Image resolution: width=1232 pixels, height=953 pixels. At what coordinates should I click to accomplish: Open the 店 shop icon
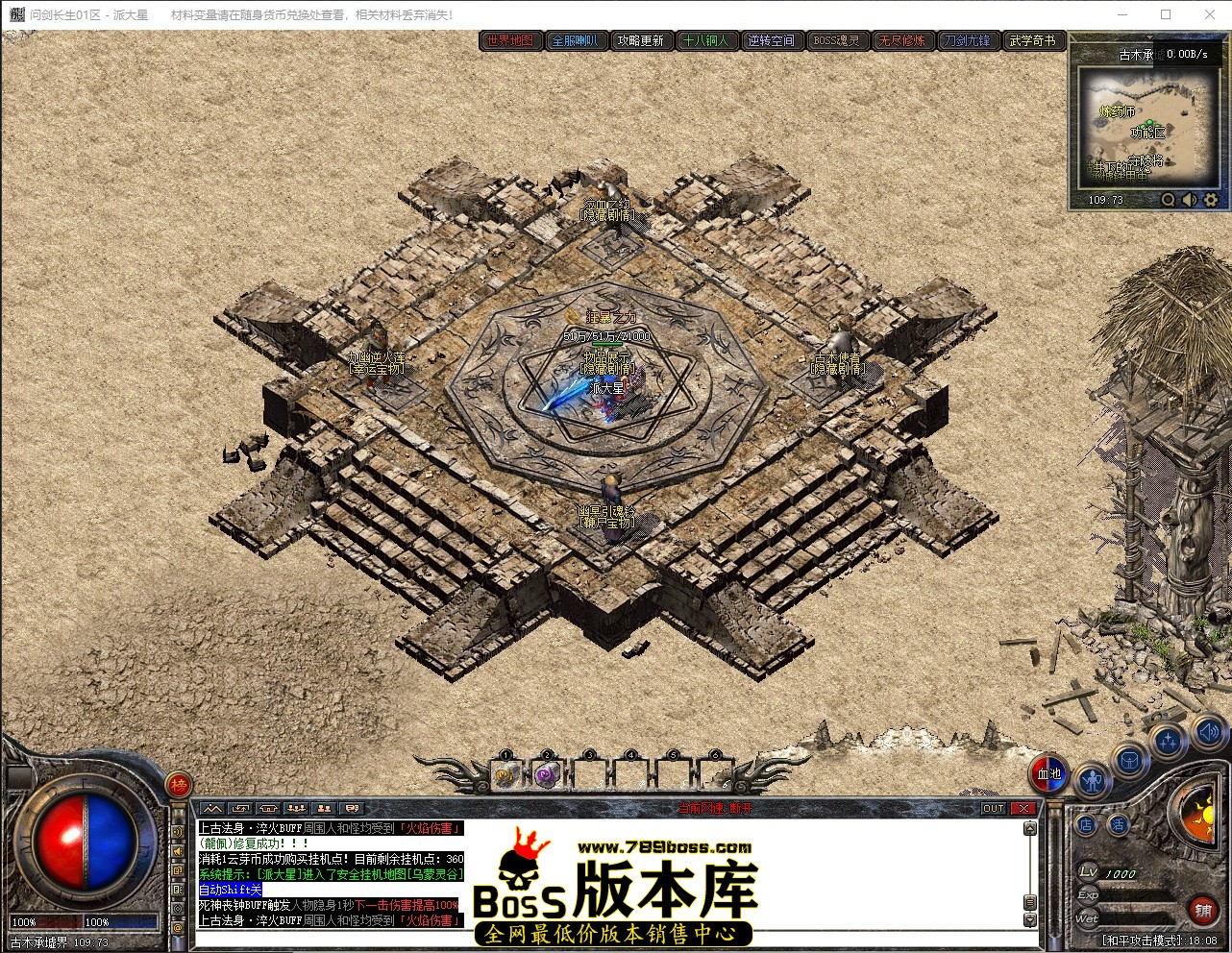point(1086,823)
